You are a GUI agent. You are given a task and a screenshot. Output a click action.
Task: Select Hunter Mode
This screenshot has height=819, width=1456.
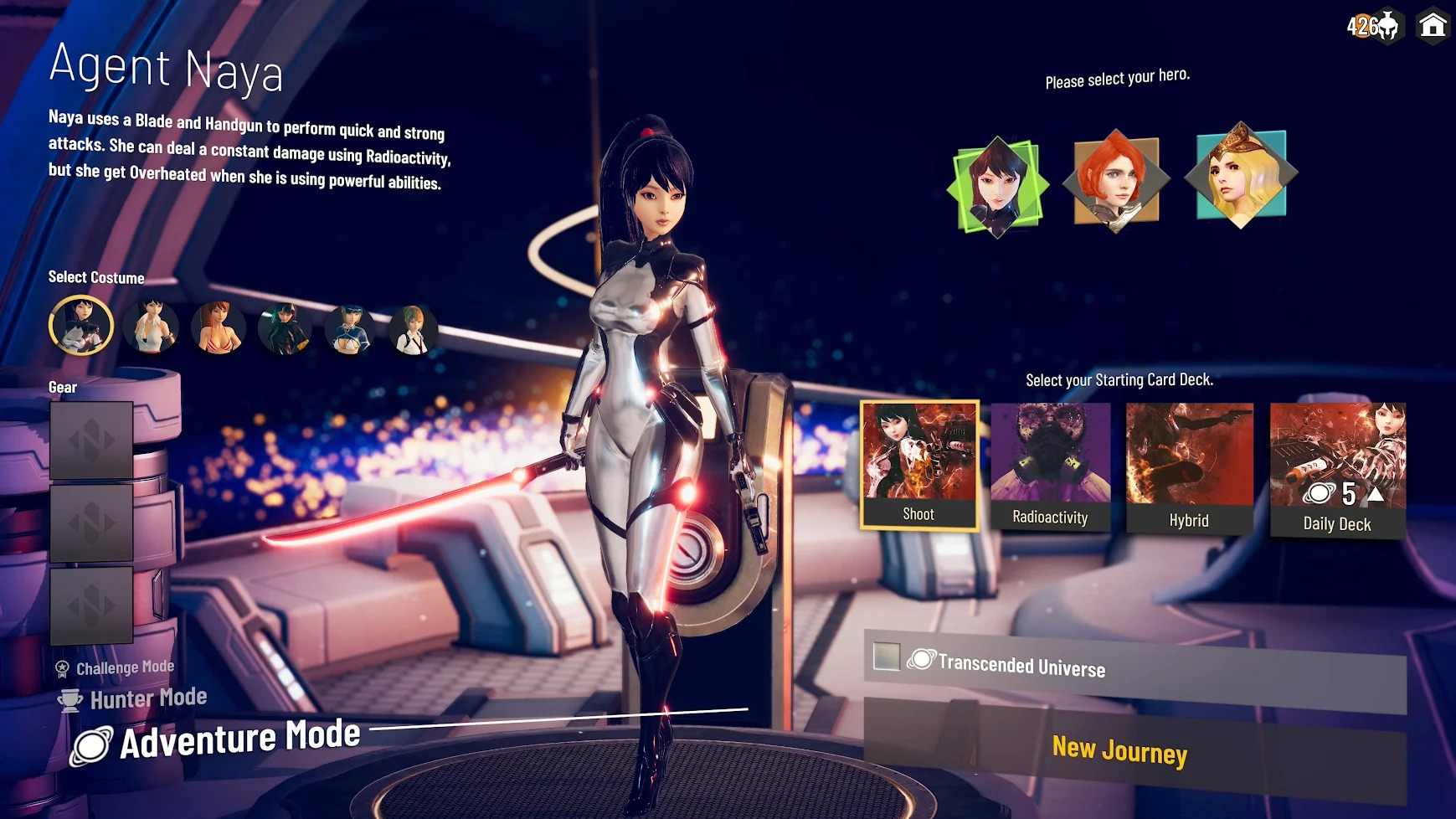tap(147, 698)
